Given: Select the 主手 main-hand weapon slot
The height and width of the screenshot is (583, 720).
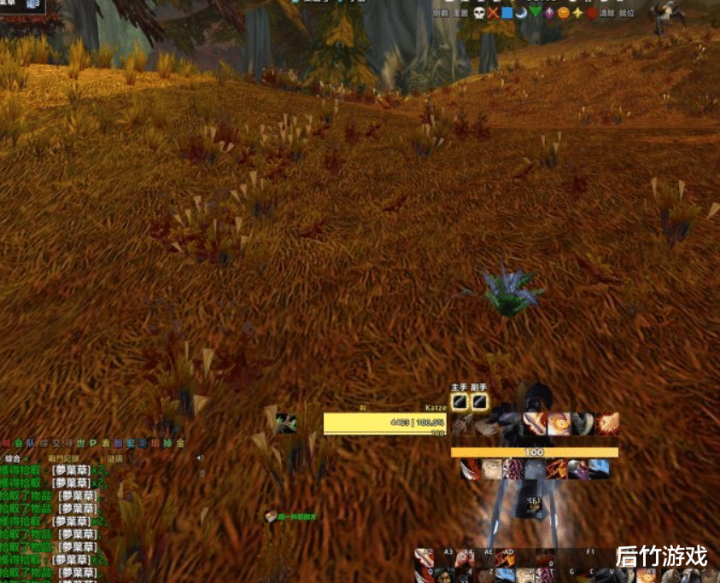Looking at the screenshot, I should 460,401.
